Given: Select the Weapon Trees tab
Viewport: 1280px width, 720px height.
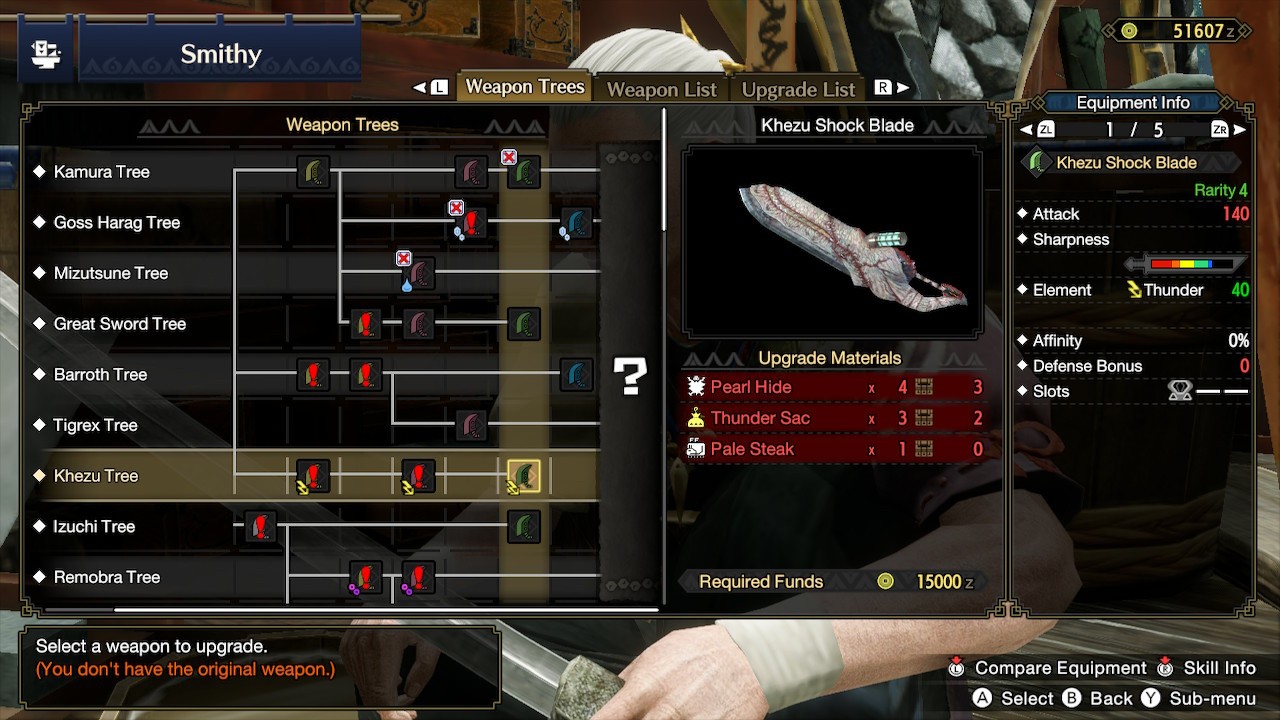Looking at the screenshot, I should point(524,87).
